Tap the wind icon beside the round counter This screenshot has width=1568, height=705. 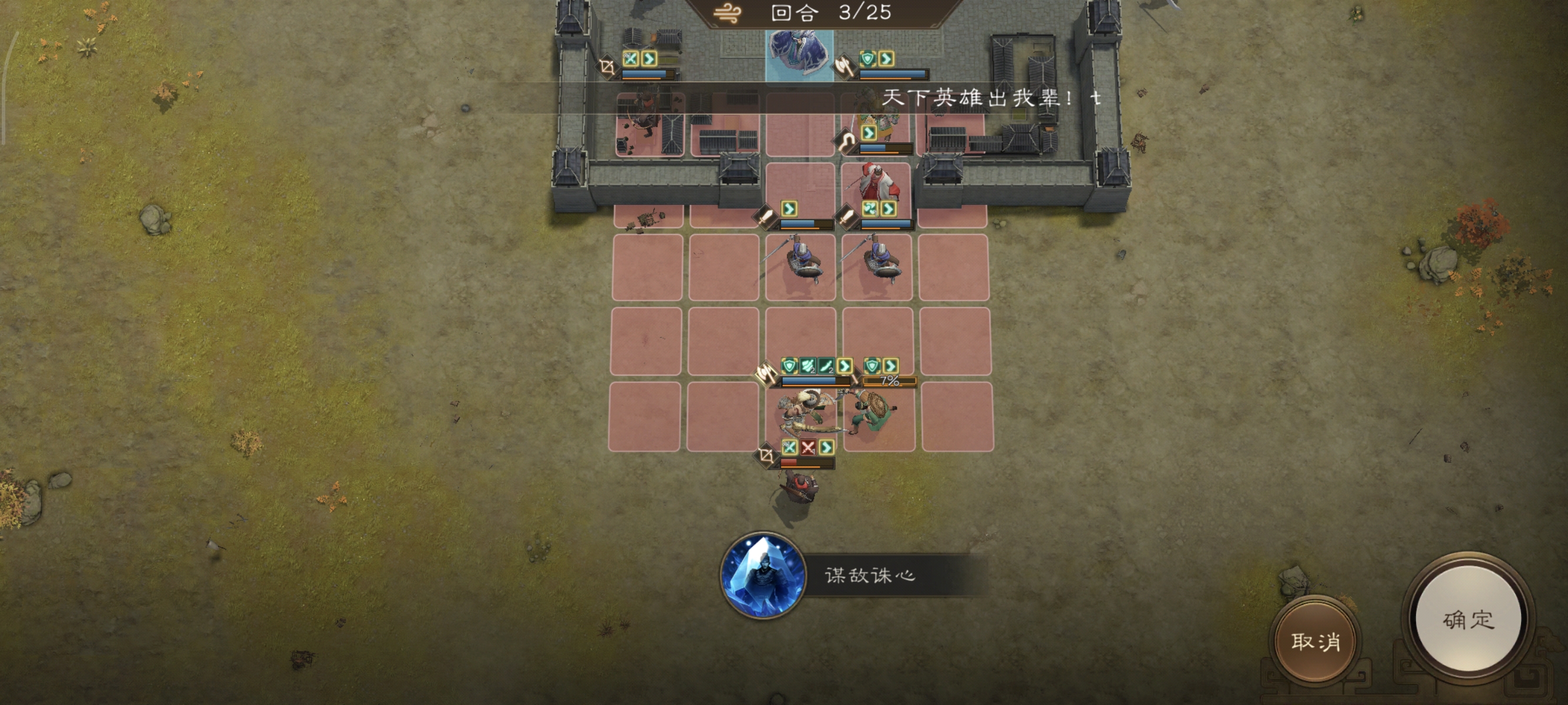point(728,13)
